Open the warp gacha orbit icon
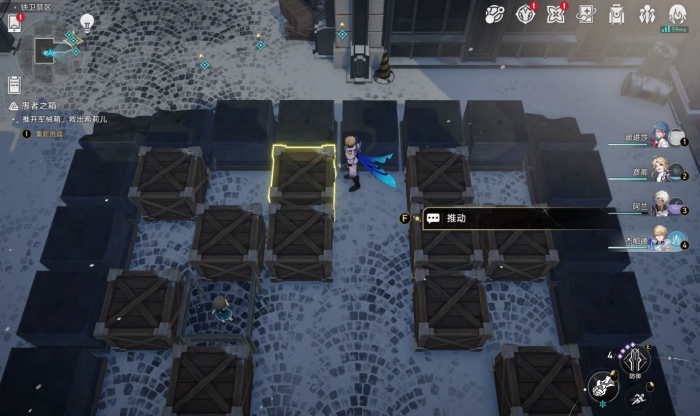This screenshot has width=700, height=416. [x=494, y=14]
